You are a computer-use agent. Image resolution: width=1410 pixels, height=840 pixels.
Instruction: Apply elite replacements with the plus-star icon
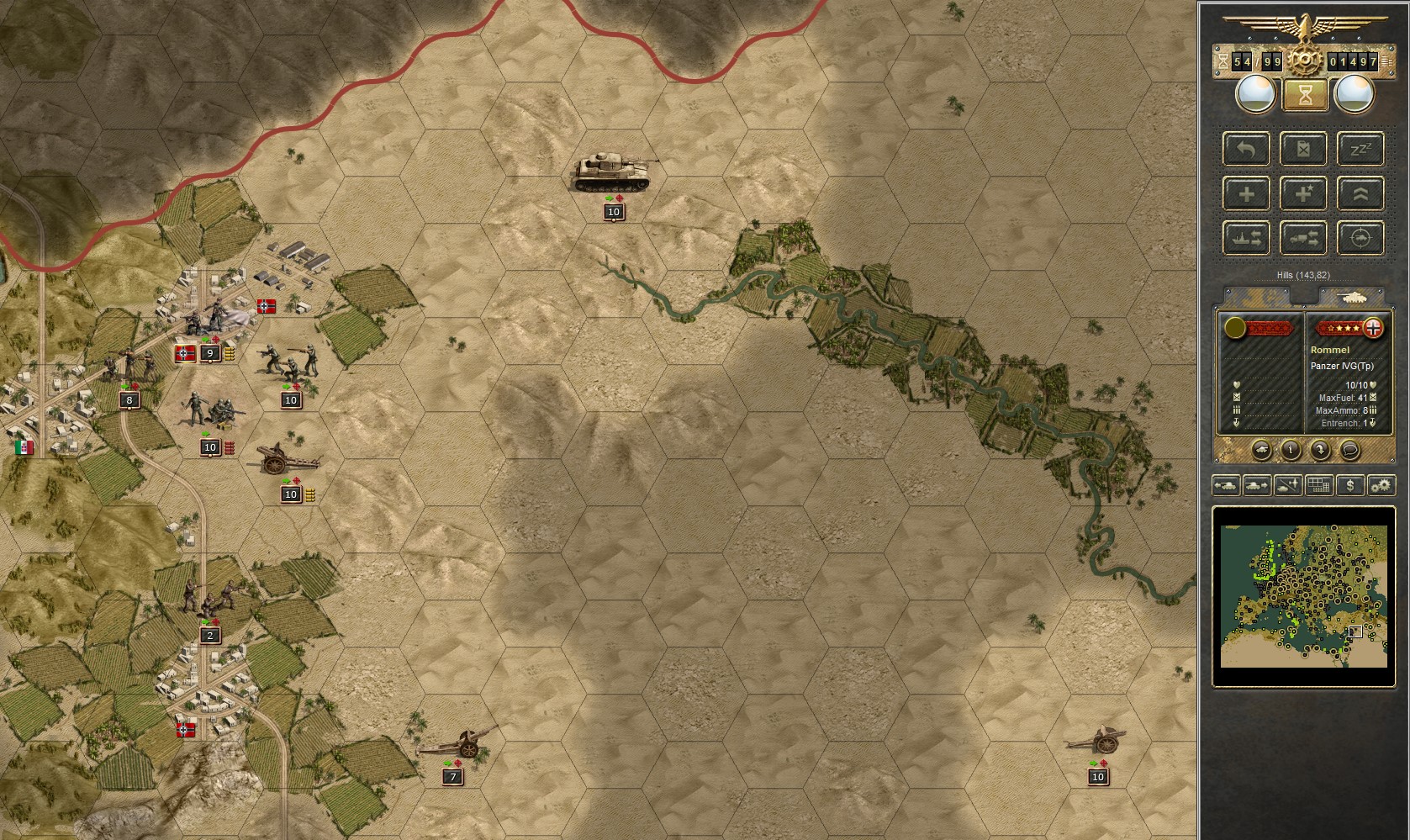pyautogui.click(x=1303, y=193)
